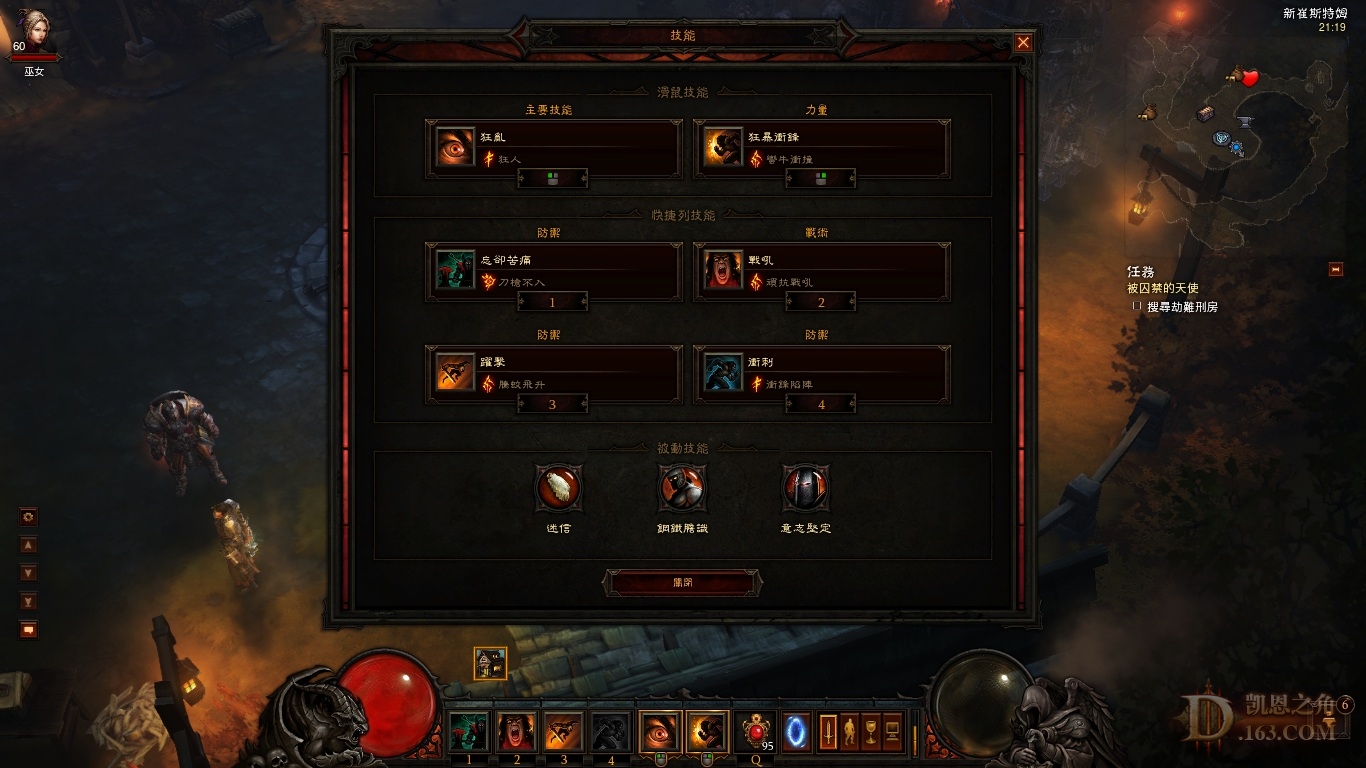Toggle the sword skills menu button
The height and width of the screenshot is (768, 1366).
pyautogui.click(x=828, y=731)
